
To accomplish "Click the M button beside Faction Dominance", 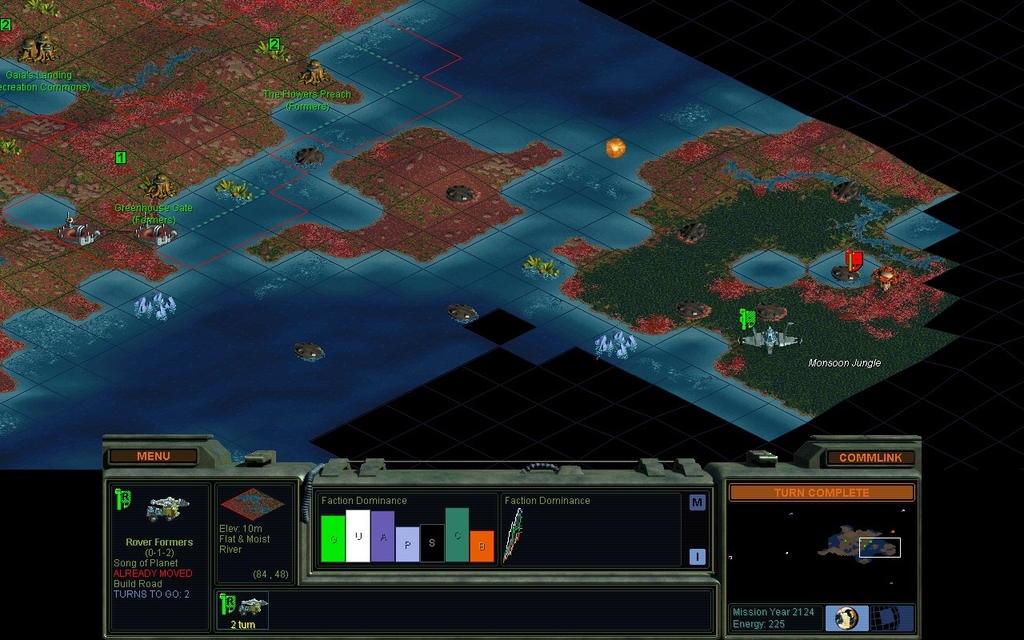I will [697, 503].
